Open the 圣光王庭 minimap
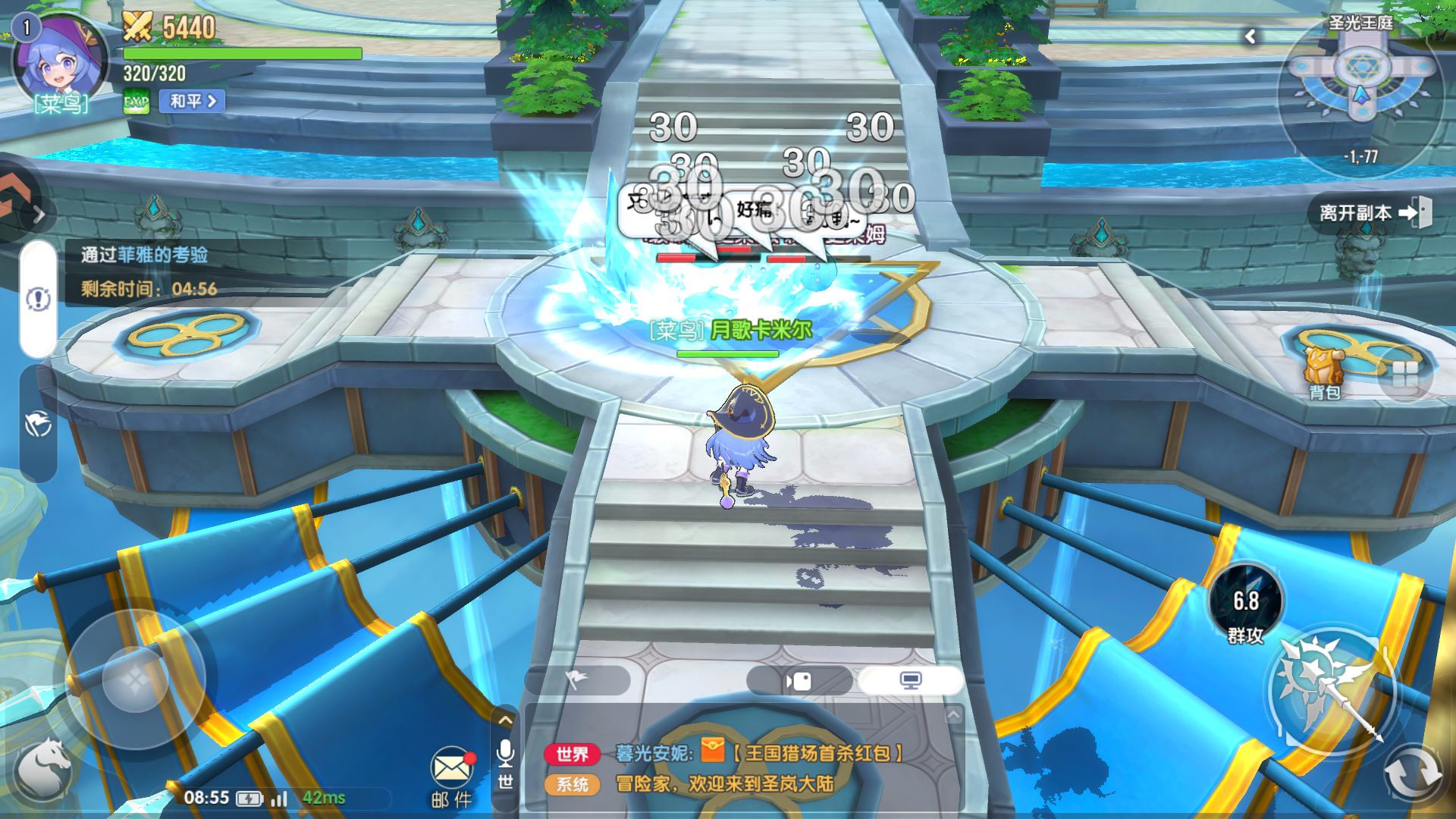The height and width of the screenshot is (819, 1456). pyautogui.click(x=1360, y=91)
